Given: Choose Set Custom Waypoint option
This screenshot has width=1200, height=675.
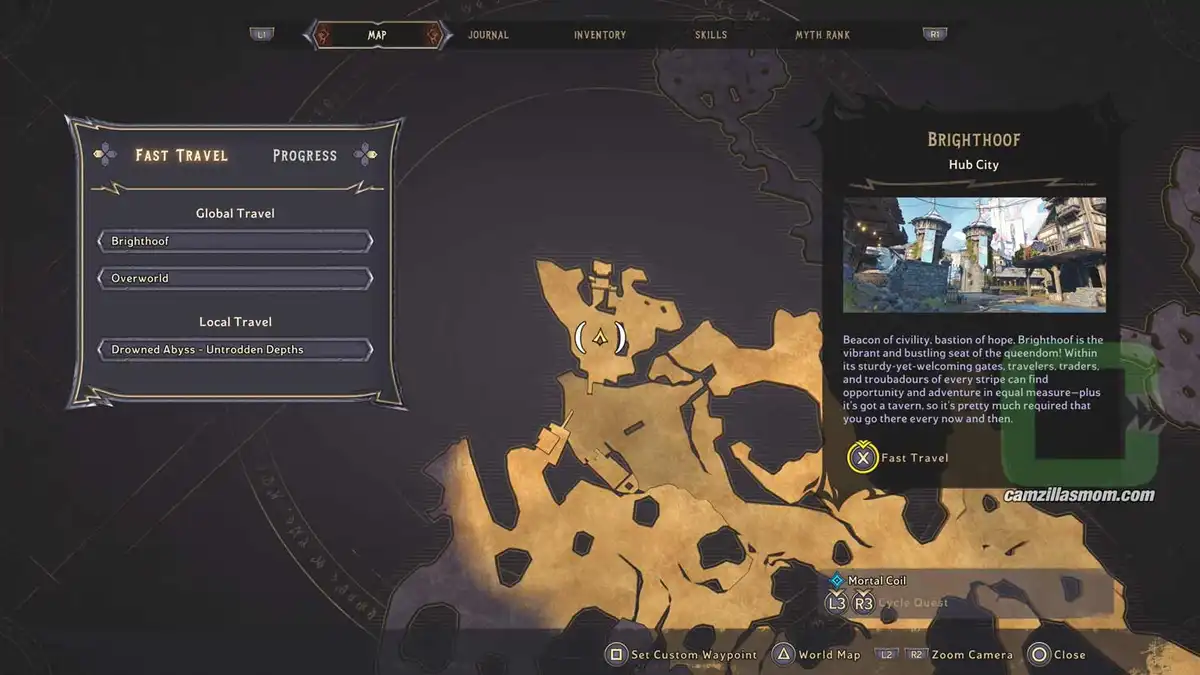Looking at the screenshot, I should pyautogui.click(x=681, y=655).
